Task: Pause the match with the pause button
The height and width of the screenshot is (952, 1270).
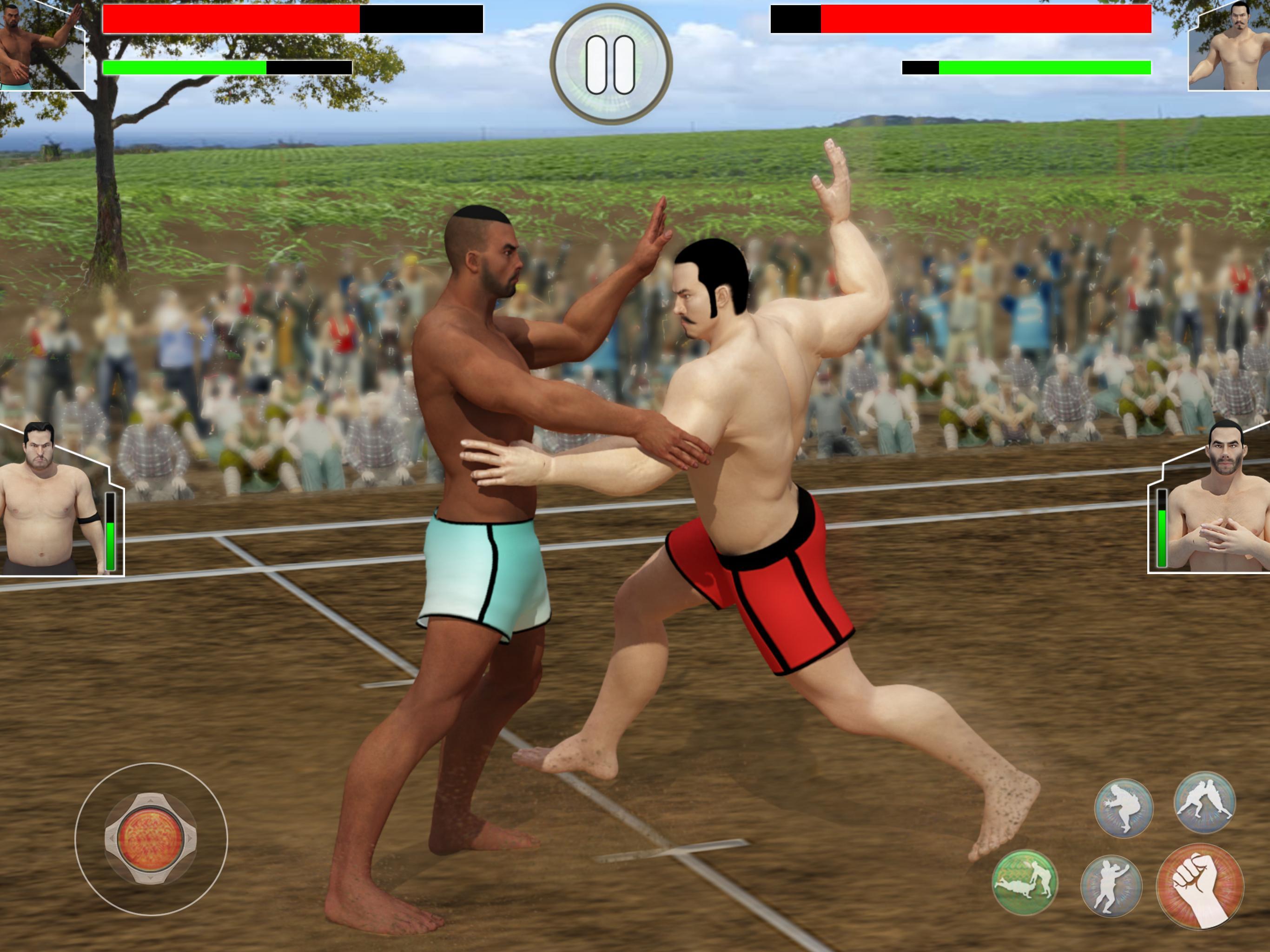Action: pyautogui.click(x=611, y=64)
